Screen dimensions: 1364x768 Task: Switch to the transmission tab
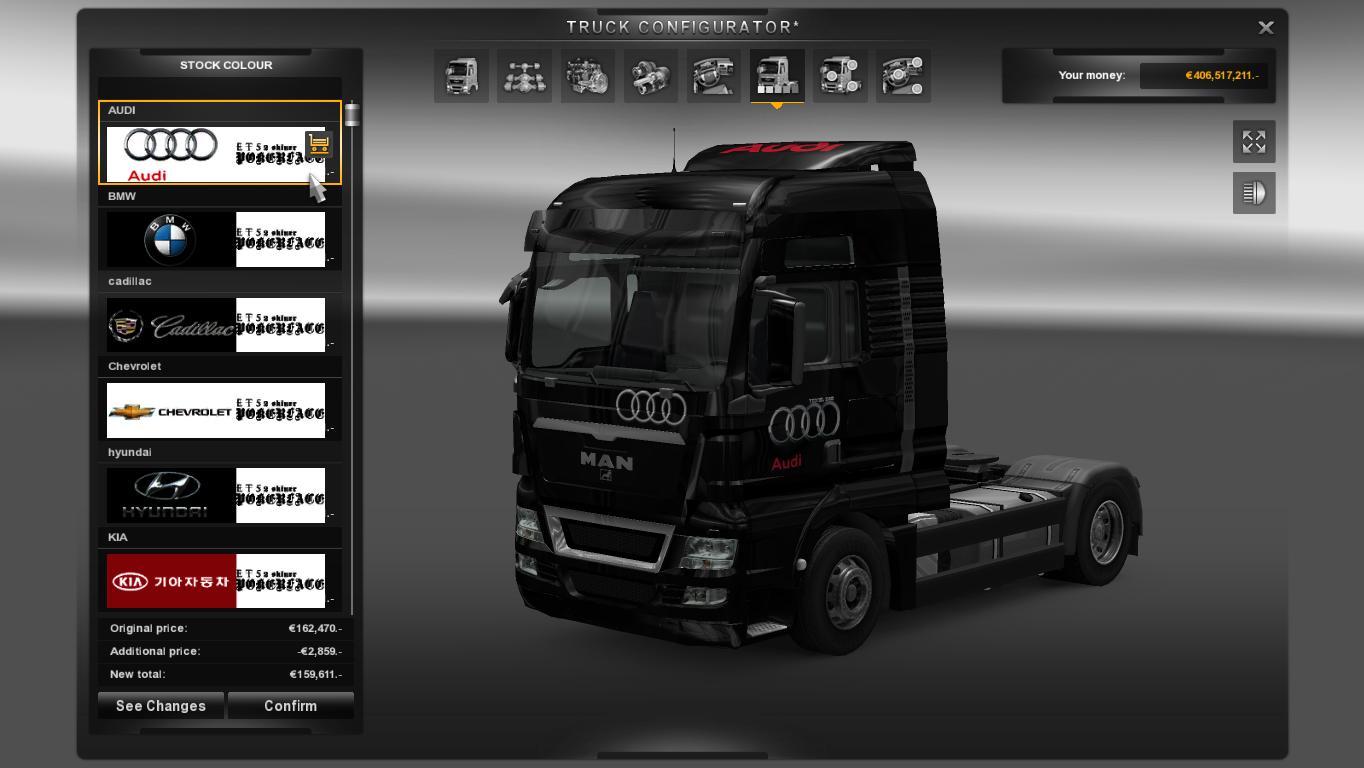point(651,76)
